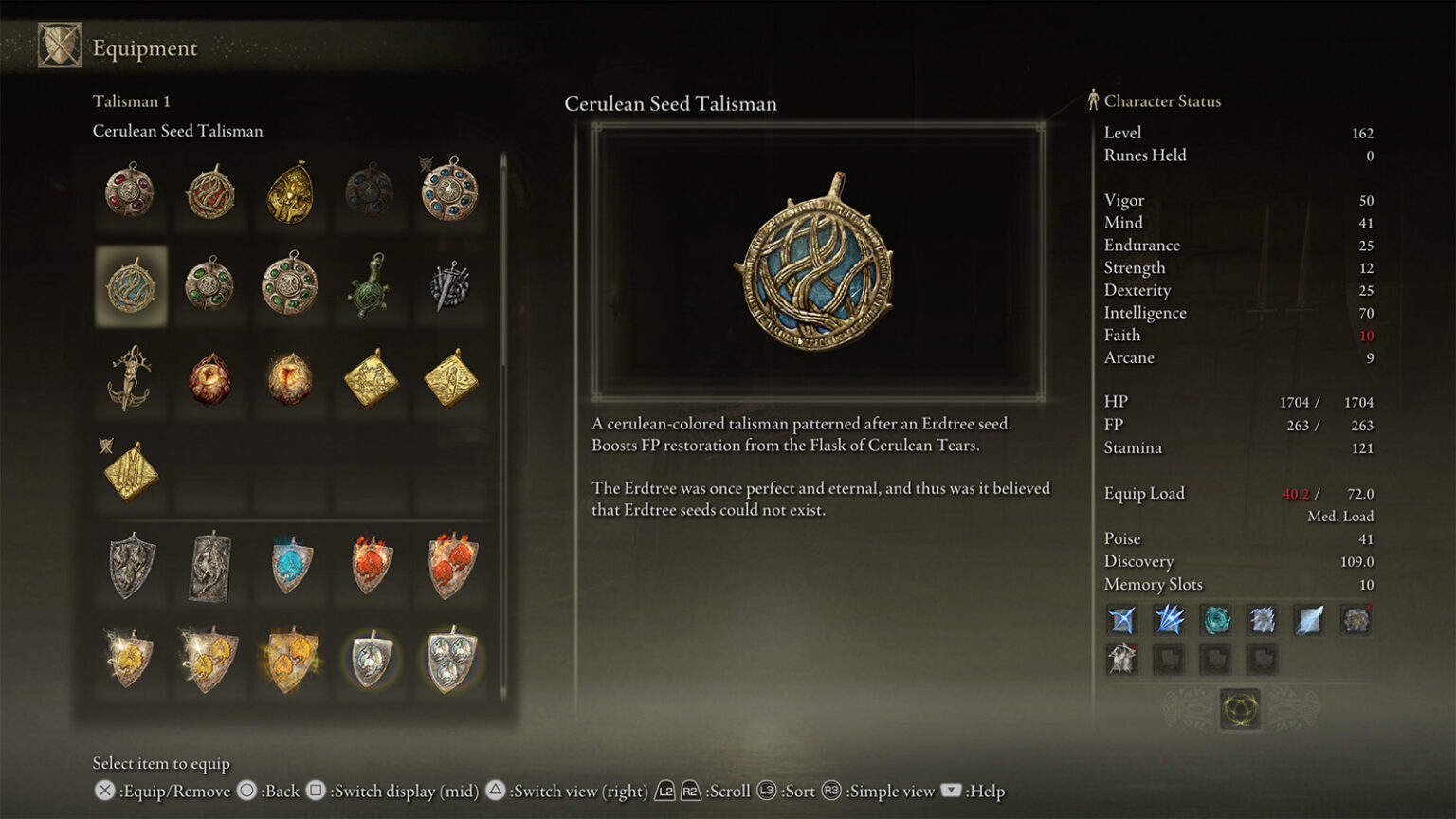Open the first memory slot glintstone sorcery

[1121, 623]
